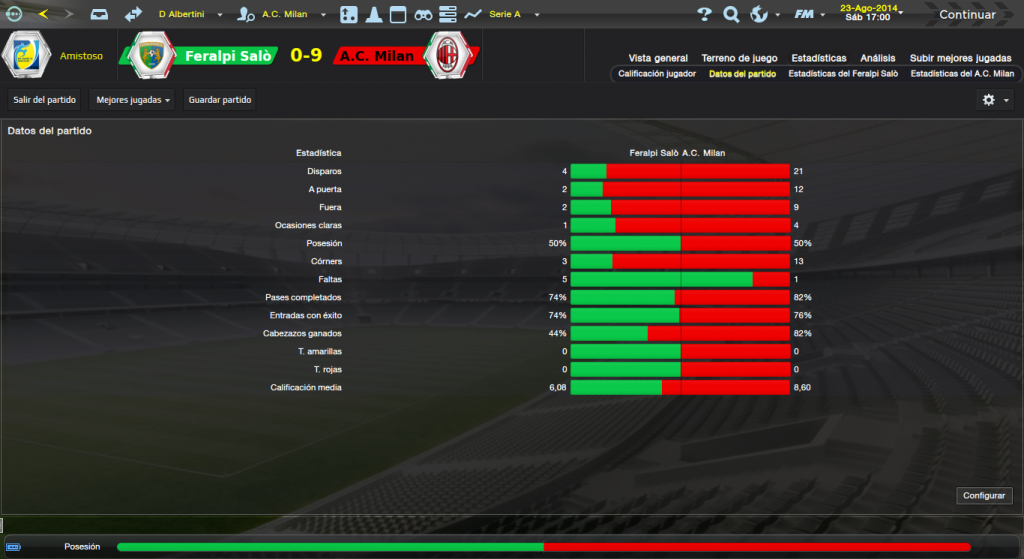Exit via Salir del partido
Viewport: 1024px width, 559px height.
click(x=45, y=99)
